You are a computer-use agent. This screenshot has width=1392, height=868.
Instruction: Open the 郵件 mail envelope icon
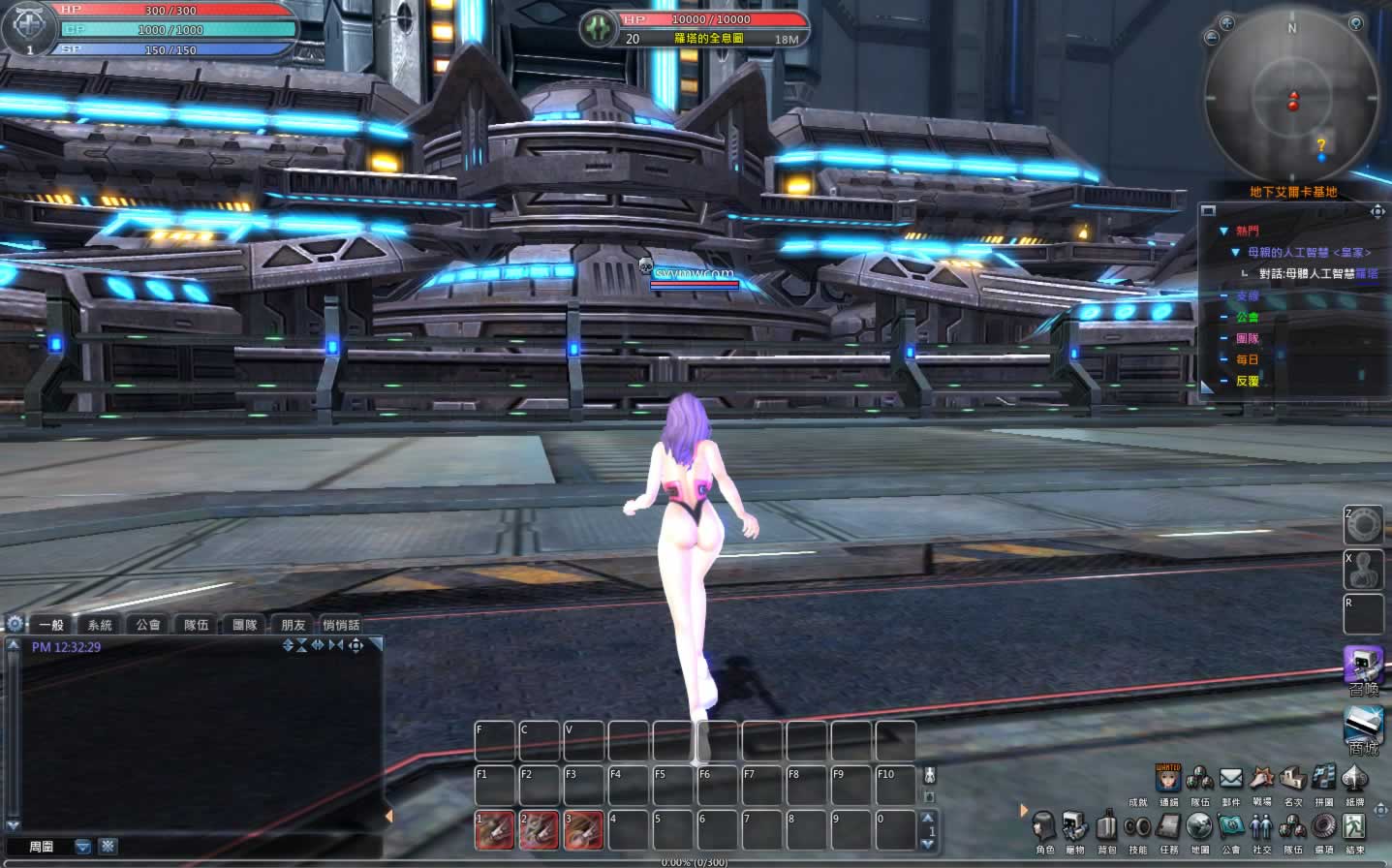(x=1230, y=779)
